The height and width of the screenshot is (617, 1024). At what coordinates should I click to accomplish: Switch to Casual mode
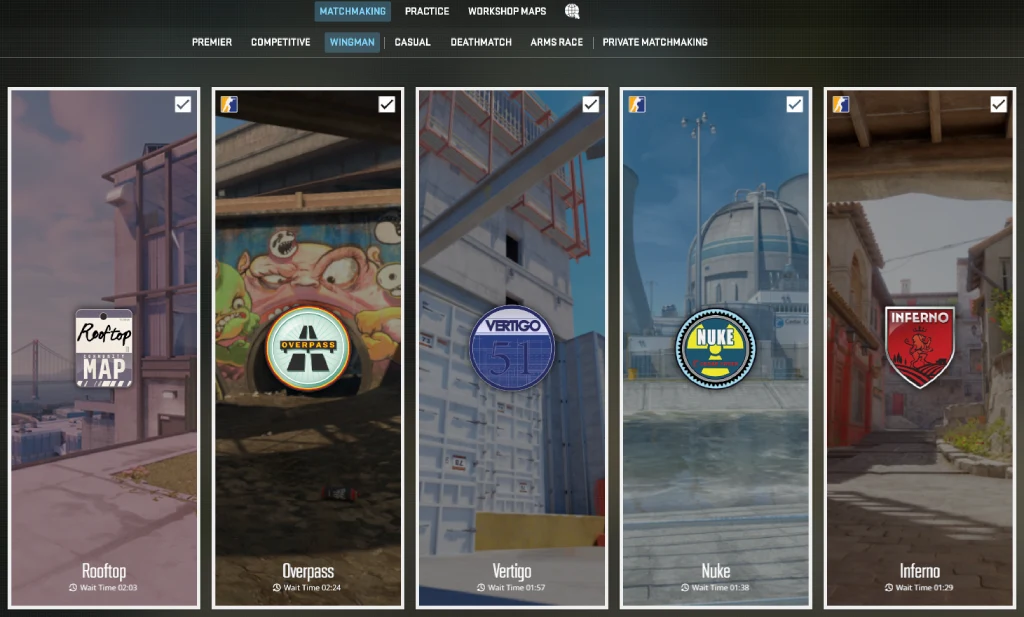pyautogui.click(x=412, y=42)
